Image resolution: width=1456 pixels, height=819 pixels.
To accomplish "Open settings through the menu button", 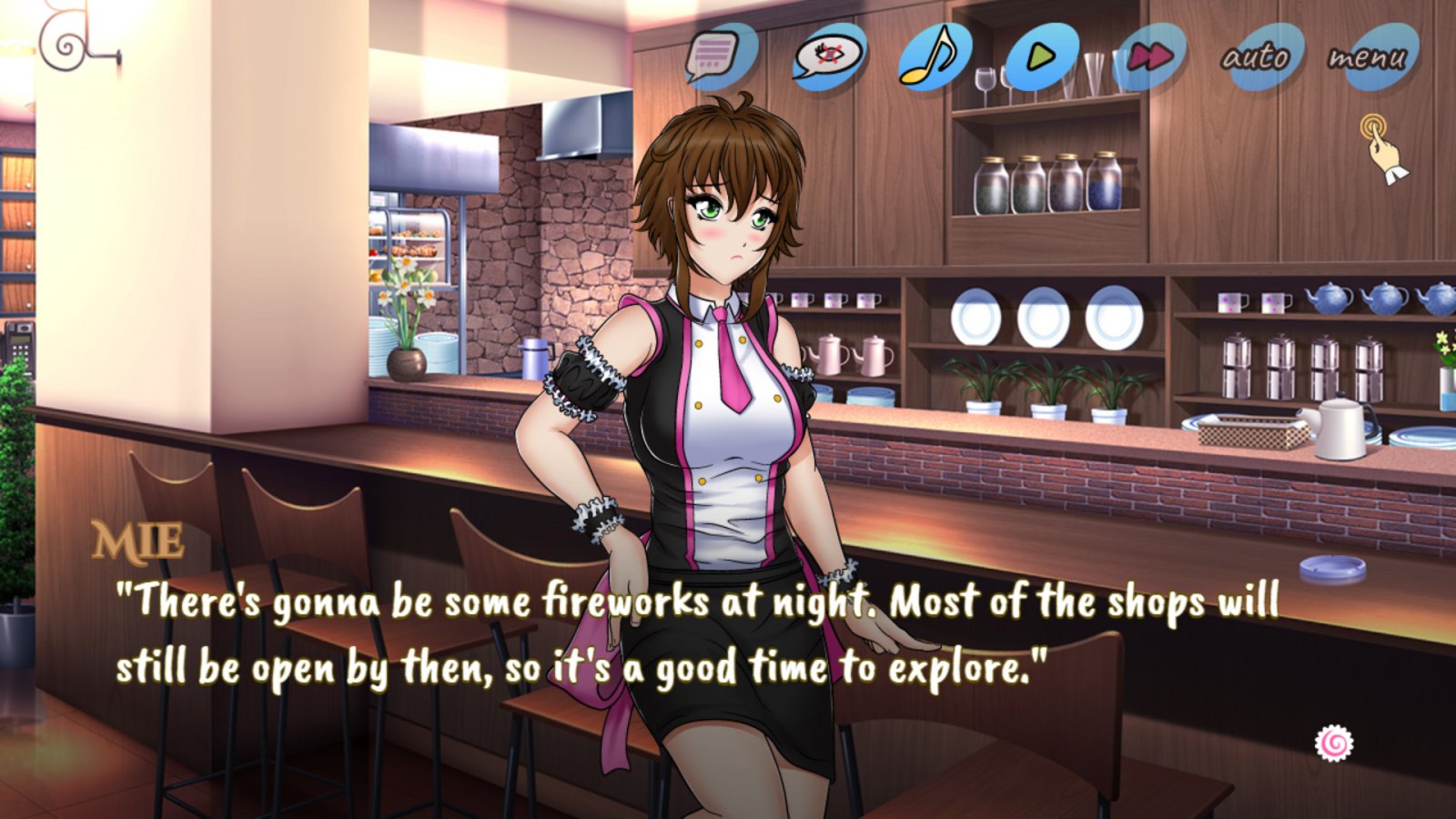I will click(1369, 56).
